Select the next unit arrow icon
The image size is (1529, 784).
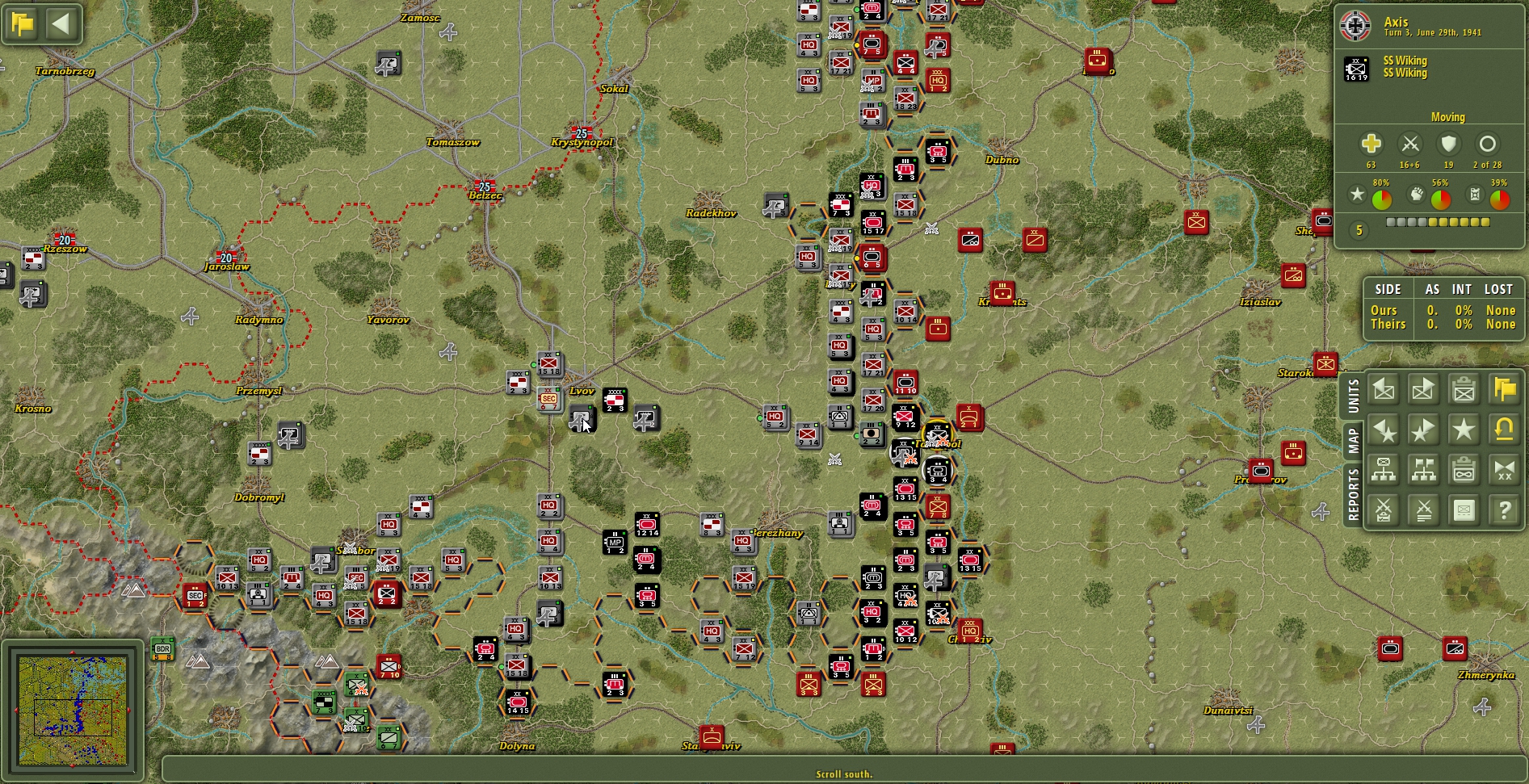tap(1423, 388)
